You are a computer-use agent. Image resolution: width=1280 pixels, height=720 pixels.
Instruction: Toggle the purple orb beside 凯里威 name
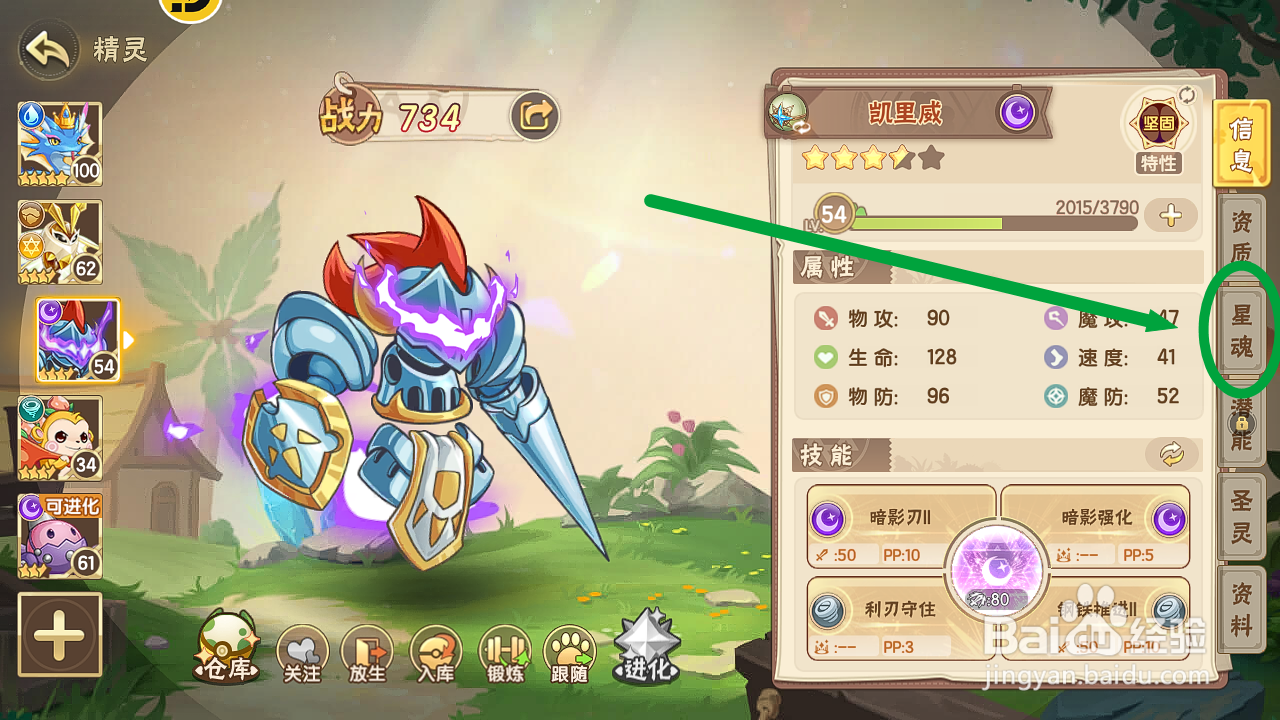[1018, 113]
